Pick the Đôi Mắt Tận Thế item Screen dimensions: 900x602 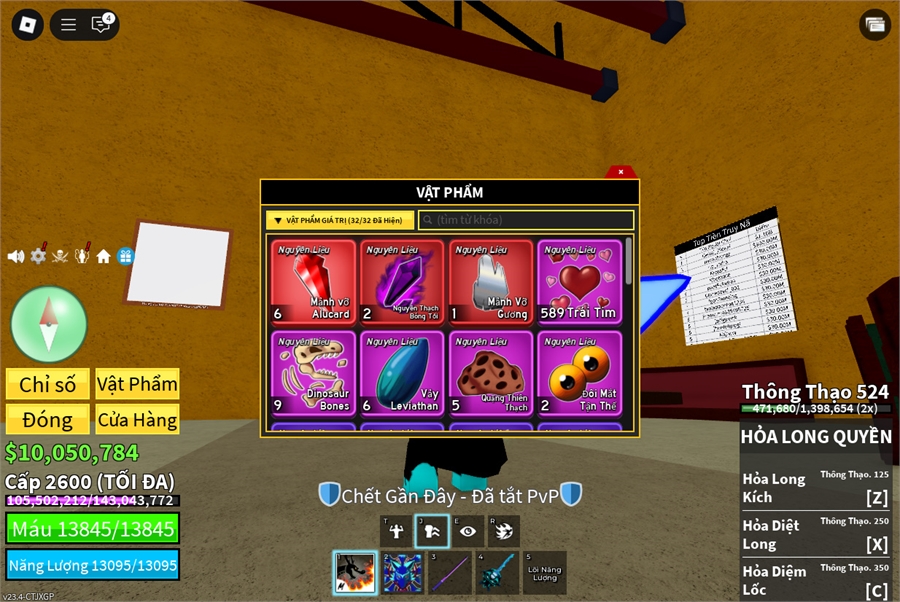tap(580, 373)
